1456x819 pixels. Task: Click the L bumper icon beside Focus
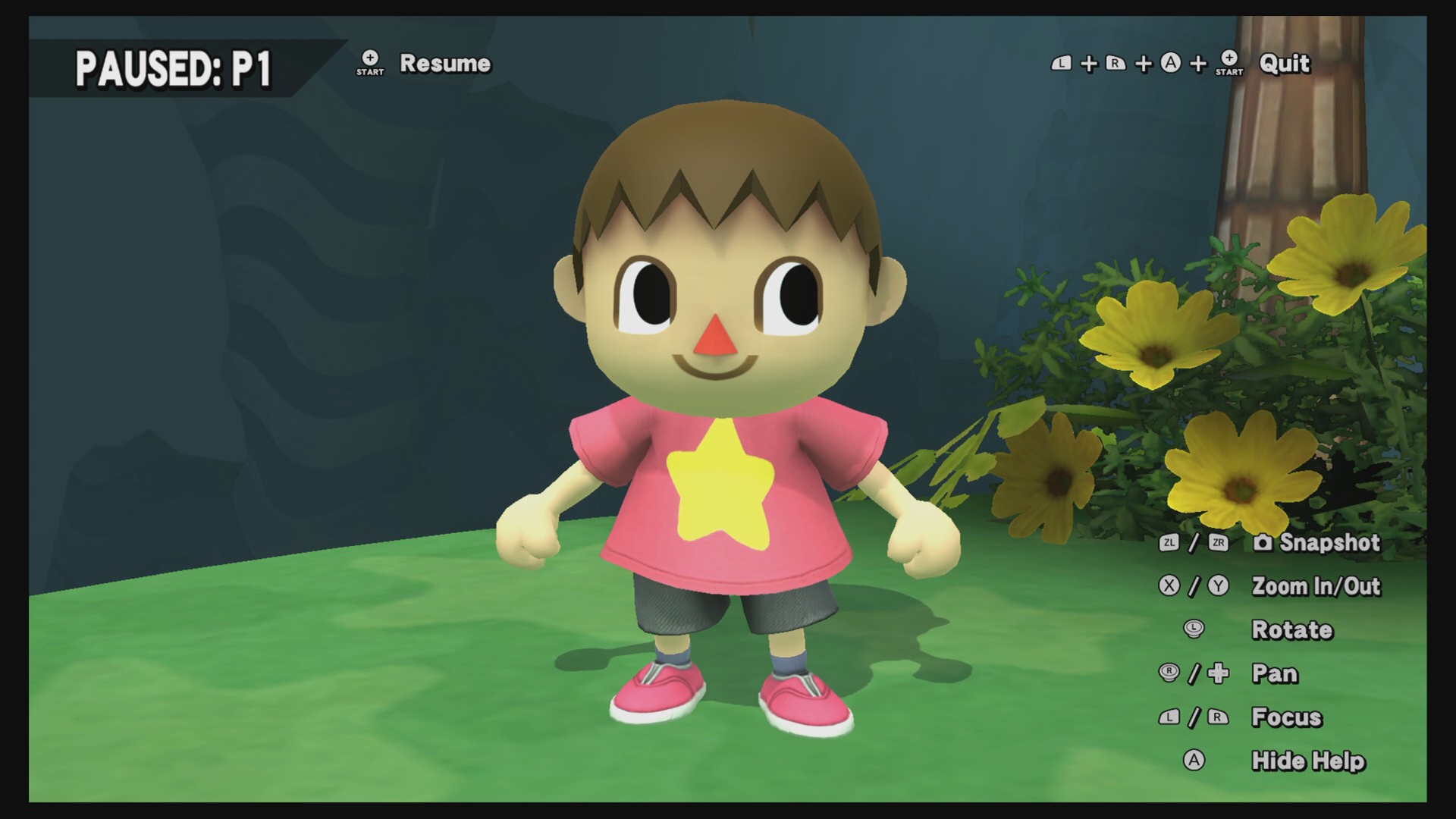pyautogui.click(x=1169, y=717)
